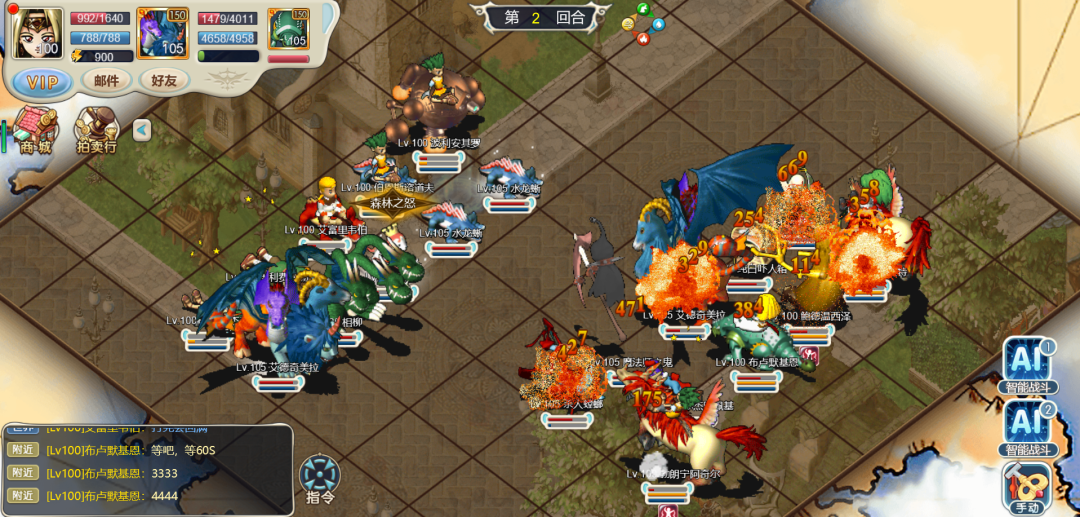The height and width of the screenshot is (517, 1080).
Task: Select the green pet portrait
Action: click(288, 30)
